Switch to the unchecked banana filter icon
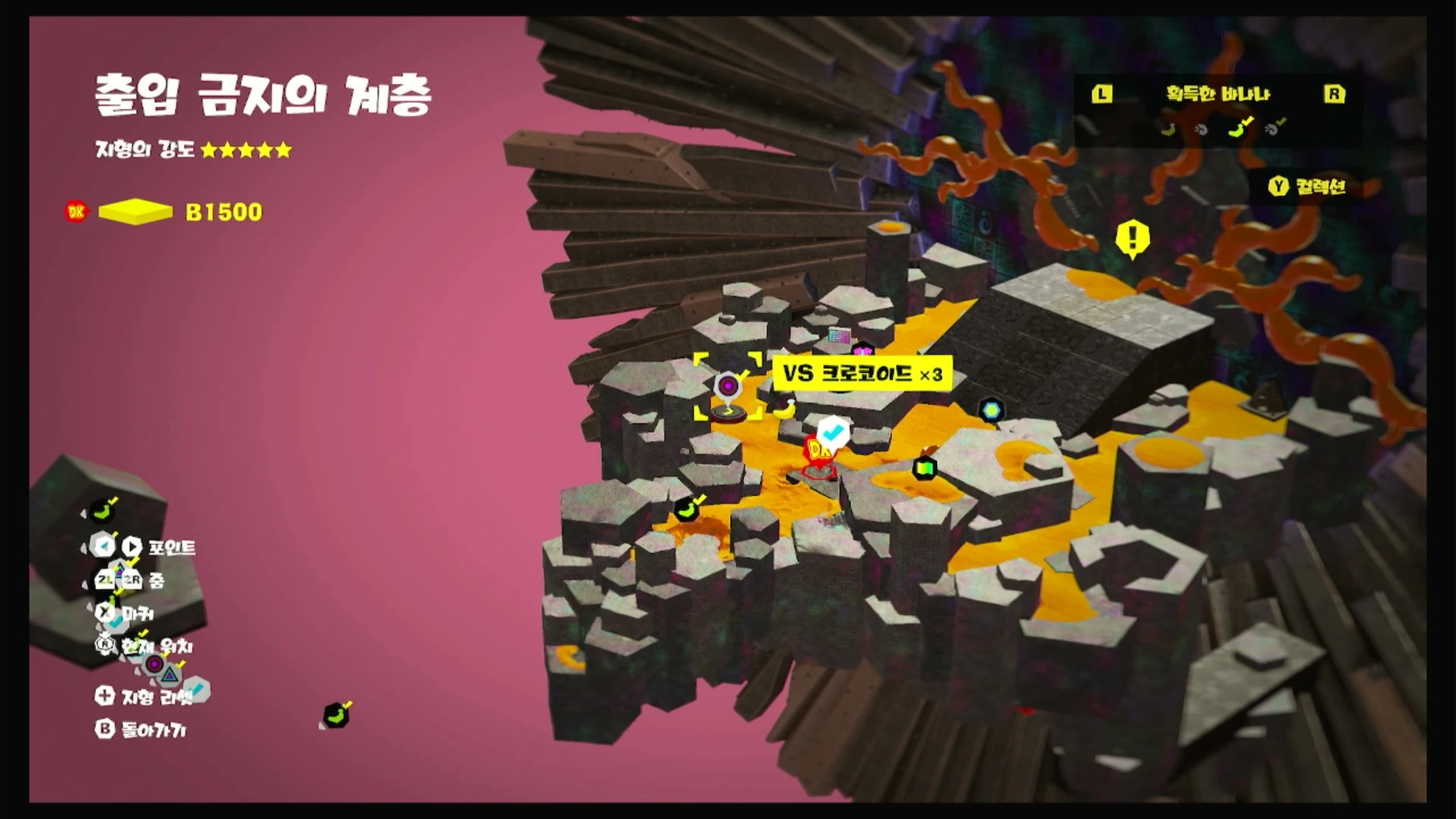 tap(1168, 130)
